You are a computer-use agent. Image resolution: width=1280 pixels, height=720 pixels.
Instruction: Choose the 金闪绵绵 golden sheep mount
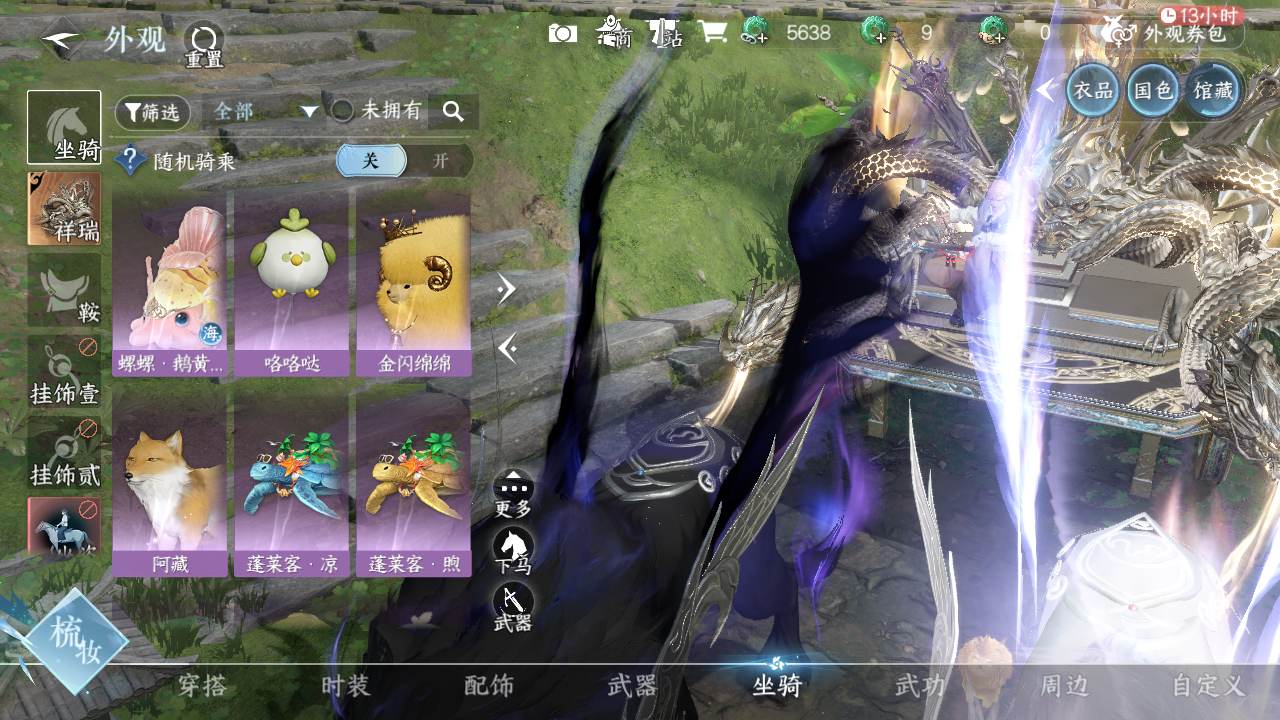[x=413, y=284]
